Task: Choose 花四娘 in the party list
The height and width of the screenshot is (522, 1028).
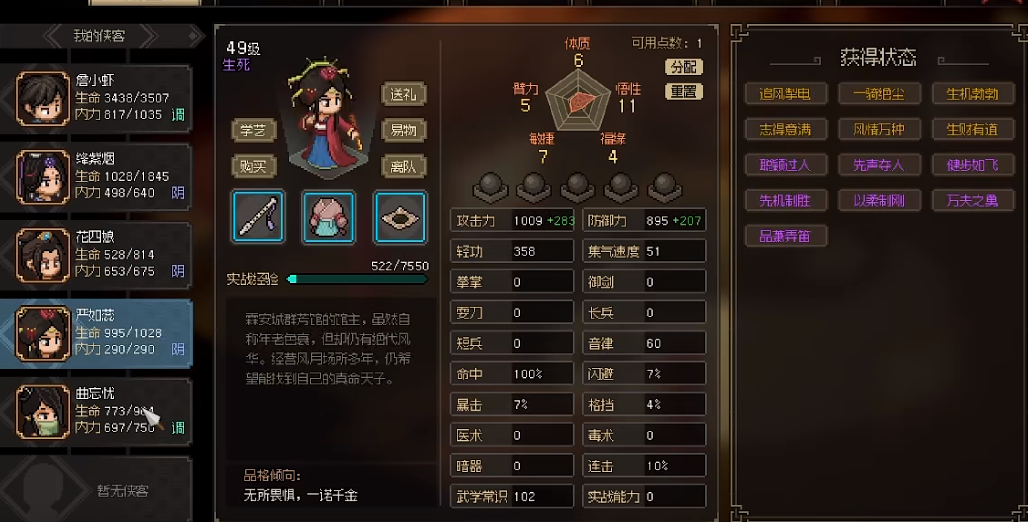Action: click(98, 254)
